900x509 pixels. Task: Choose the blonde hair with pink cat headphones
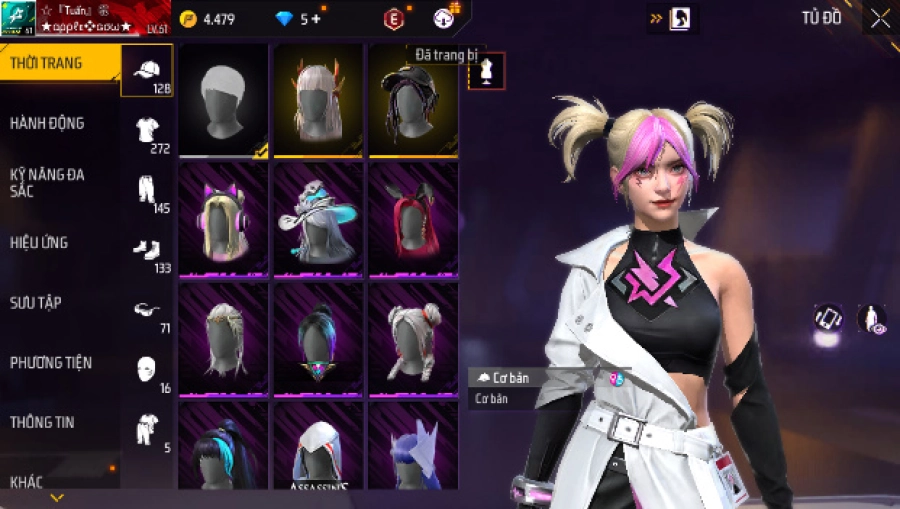click(224, 218)
